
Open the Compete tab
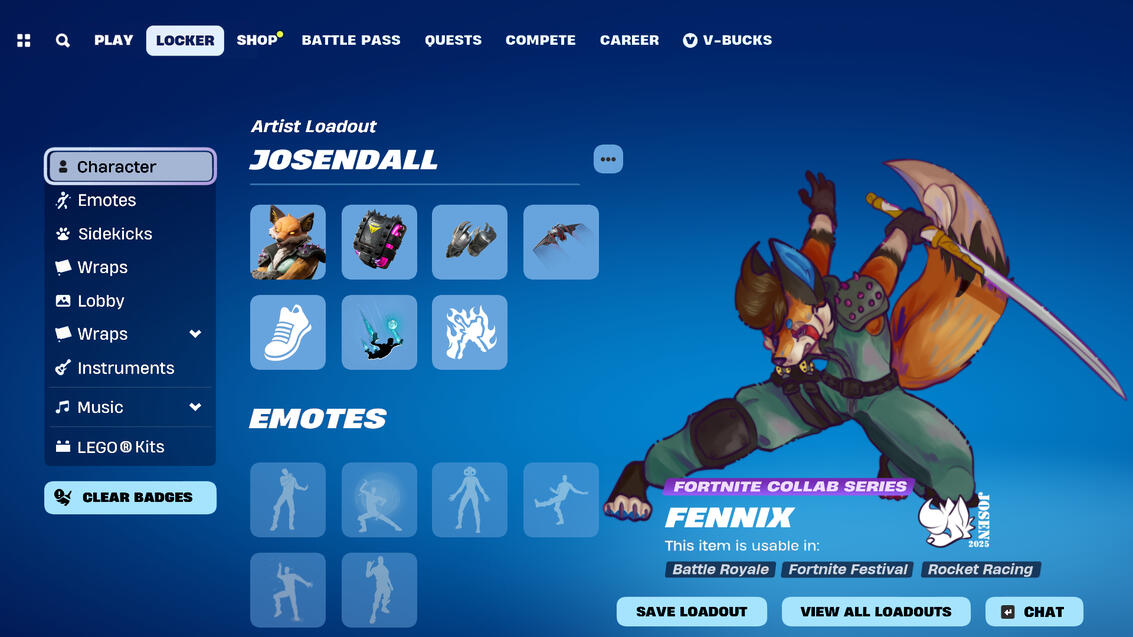[540, 40]
